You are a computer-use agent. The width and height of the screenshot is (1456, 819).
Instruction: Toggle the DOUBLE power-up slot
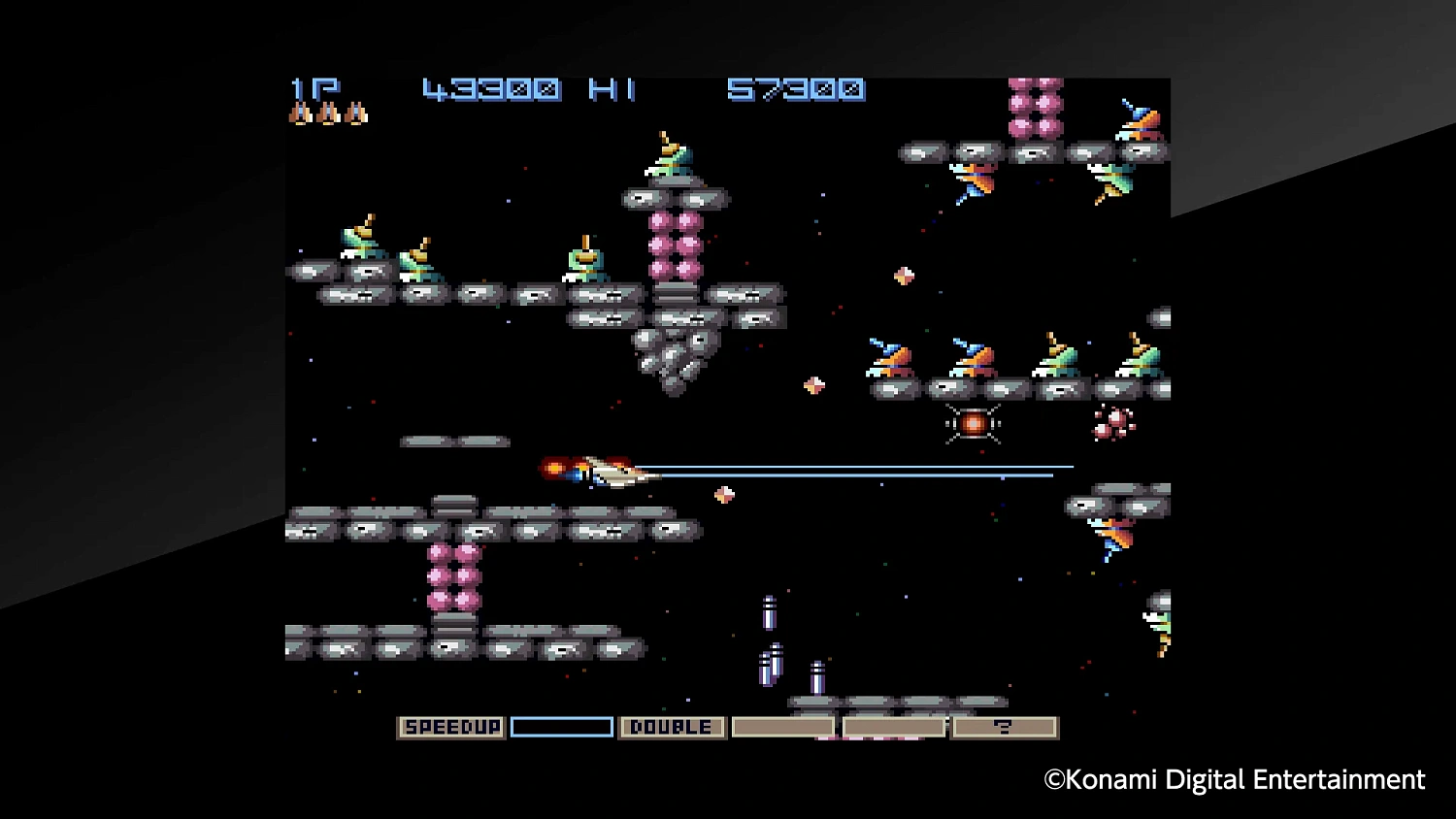click(672, 726)
